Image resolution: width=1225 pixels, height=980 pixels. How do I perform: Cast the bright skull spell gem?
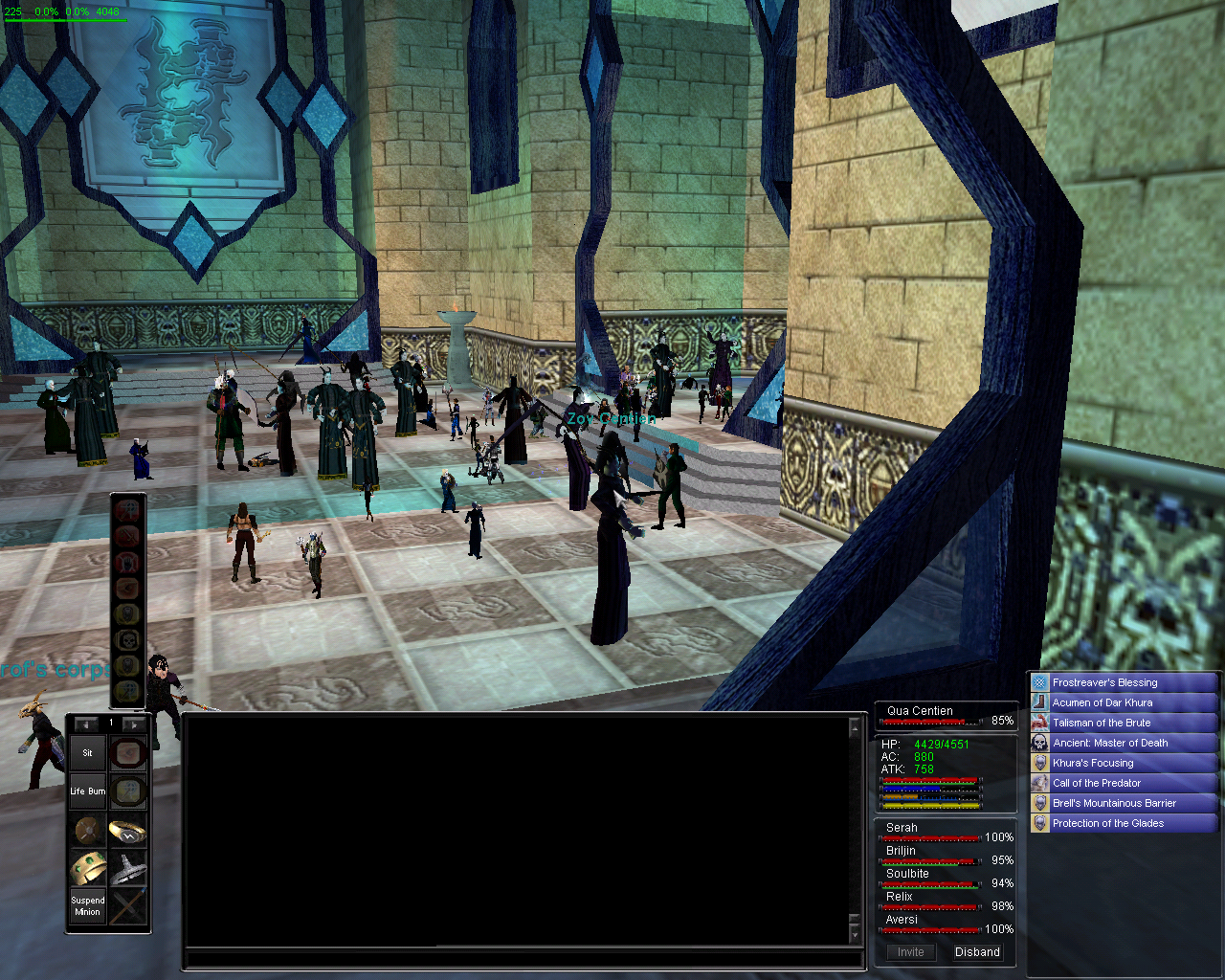point(127,639)
